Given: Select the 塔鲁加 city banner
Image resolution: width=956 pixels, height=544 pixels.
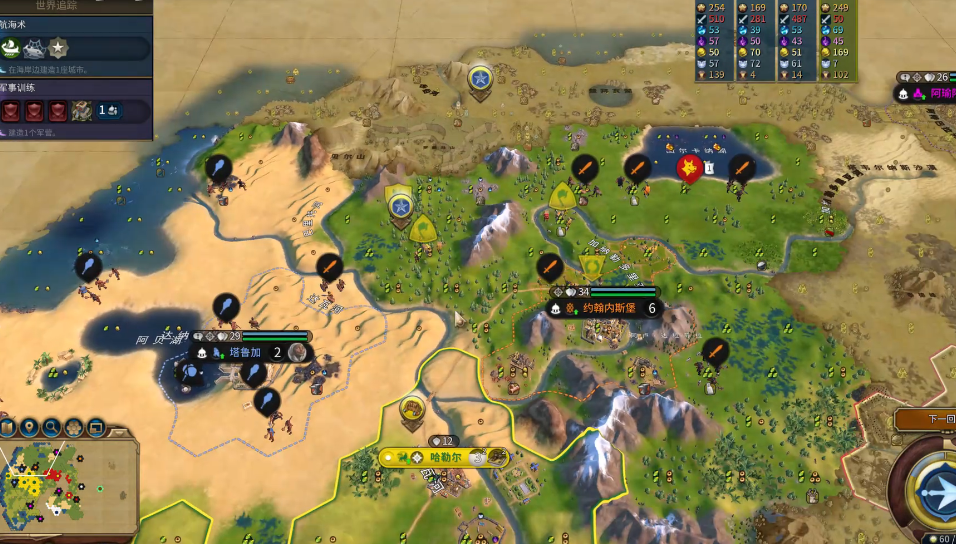Looking at the screenshot, I should (x=245, y=352).
